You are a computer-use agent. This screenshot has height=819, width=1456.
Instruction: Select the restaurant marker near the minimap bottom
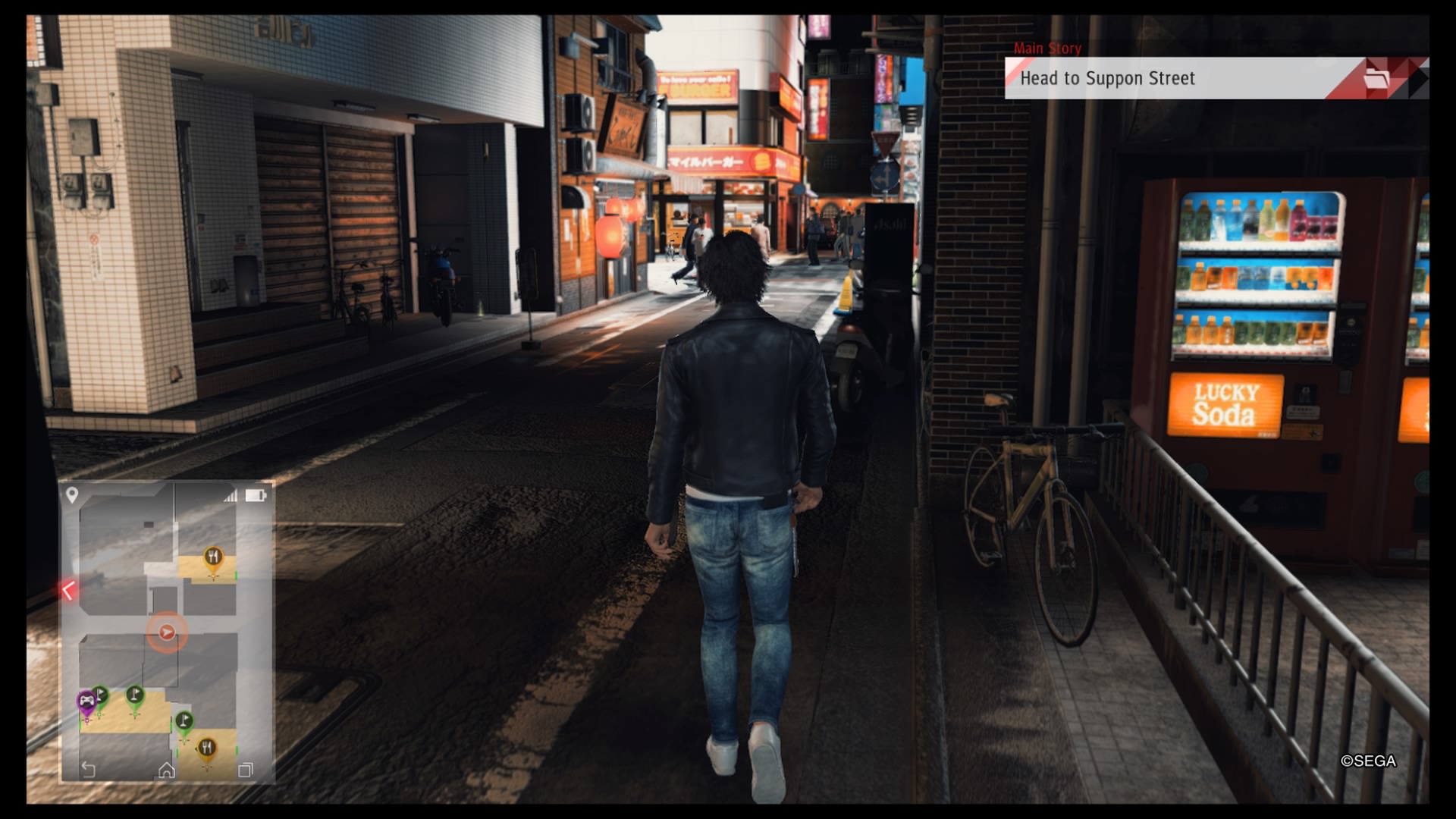coord(208,748)
